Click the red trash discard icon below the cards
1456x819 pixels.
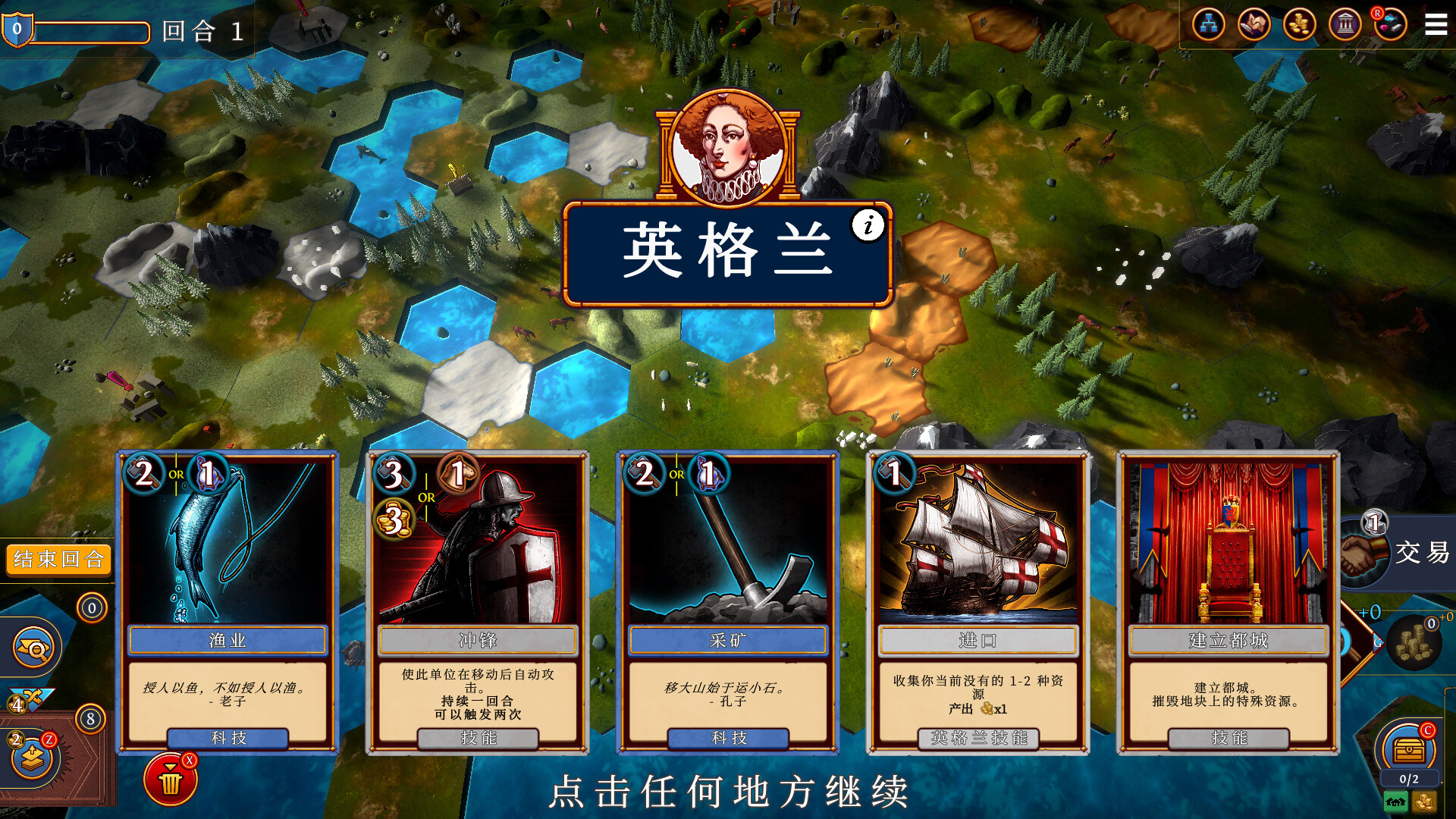pyautogui.click(x=170, y=776)
